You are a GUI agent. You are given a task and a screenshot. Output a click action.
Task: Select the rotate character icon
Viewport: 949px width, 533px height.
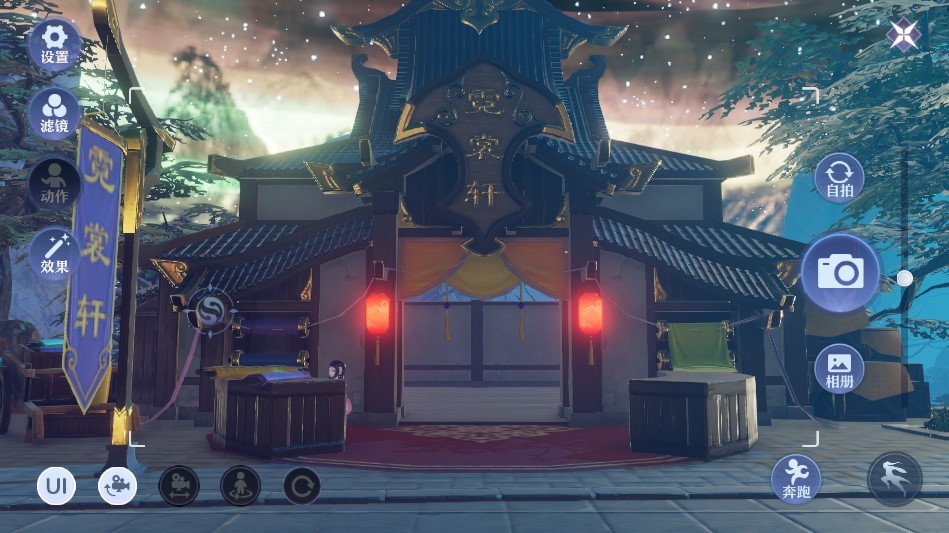point(240,486)
